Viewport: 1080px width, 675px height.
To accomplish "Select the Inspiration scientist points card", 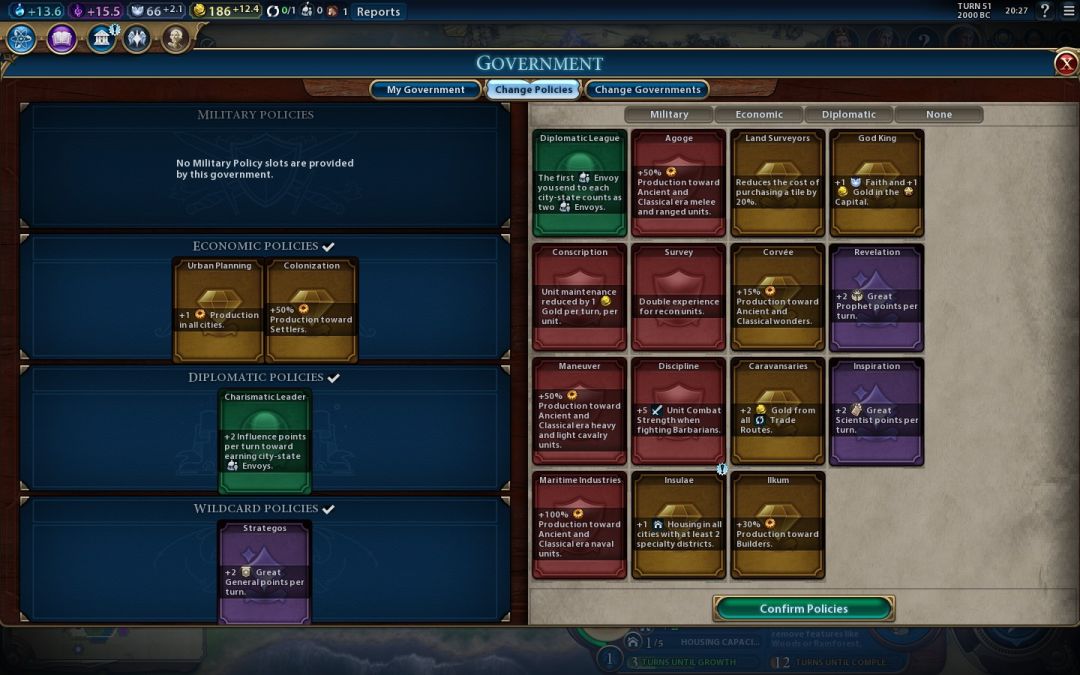I will click(x=876, y=411).
